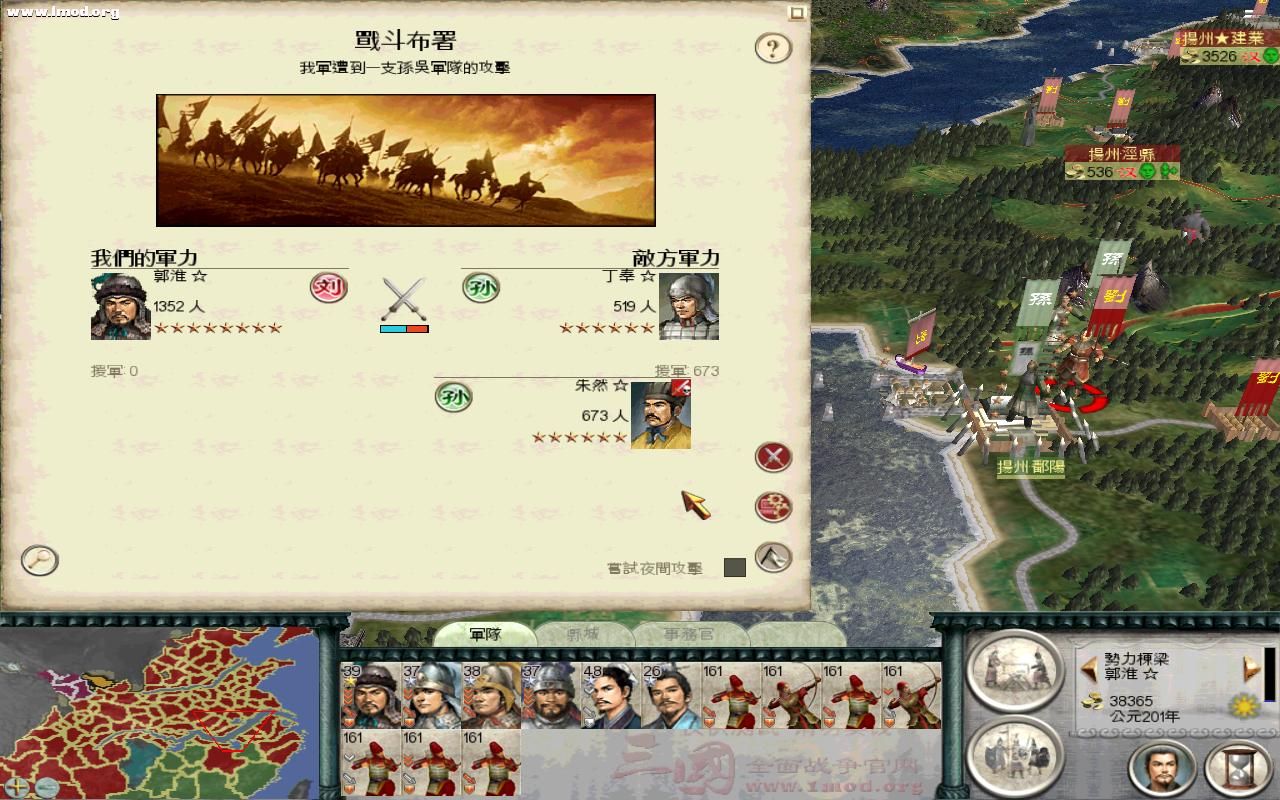Select the first unit card showing 39 men

370,692
